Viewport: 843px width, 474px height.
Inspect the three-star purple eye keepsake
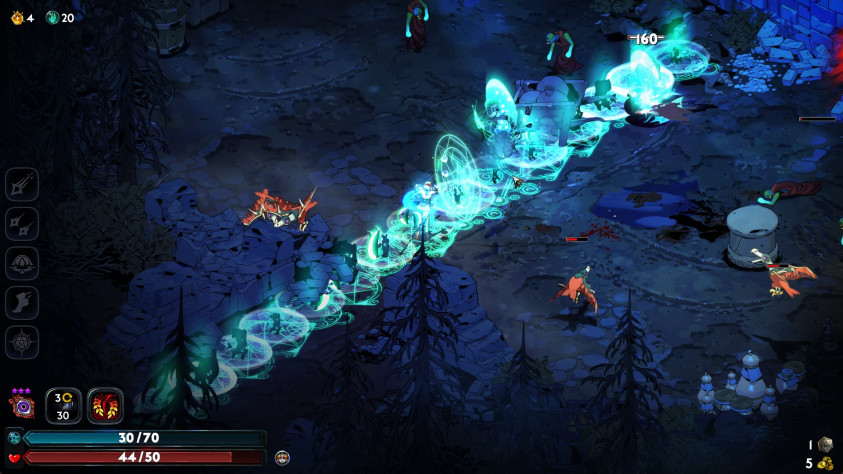coord(22,406)
